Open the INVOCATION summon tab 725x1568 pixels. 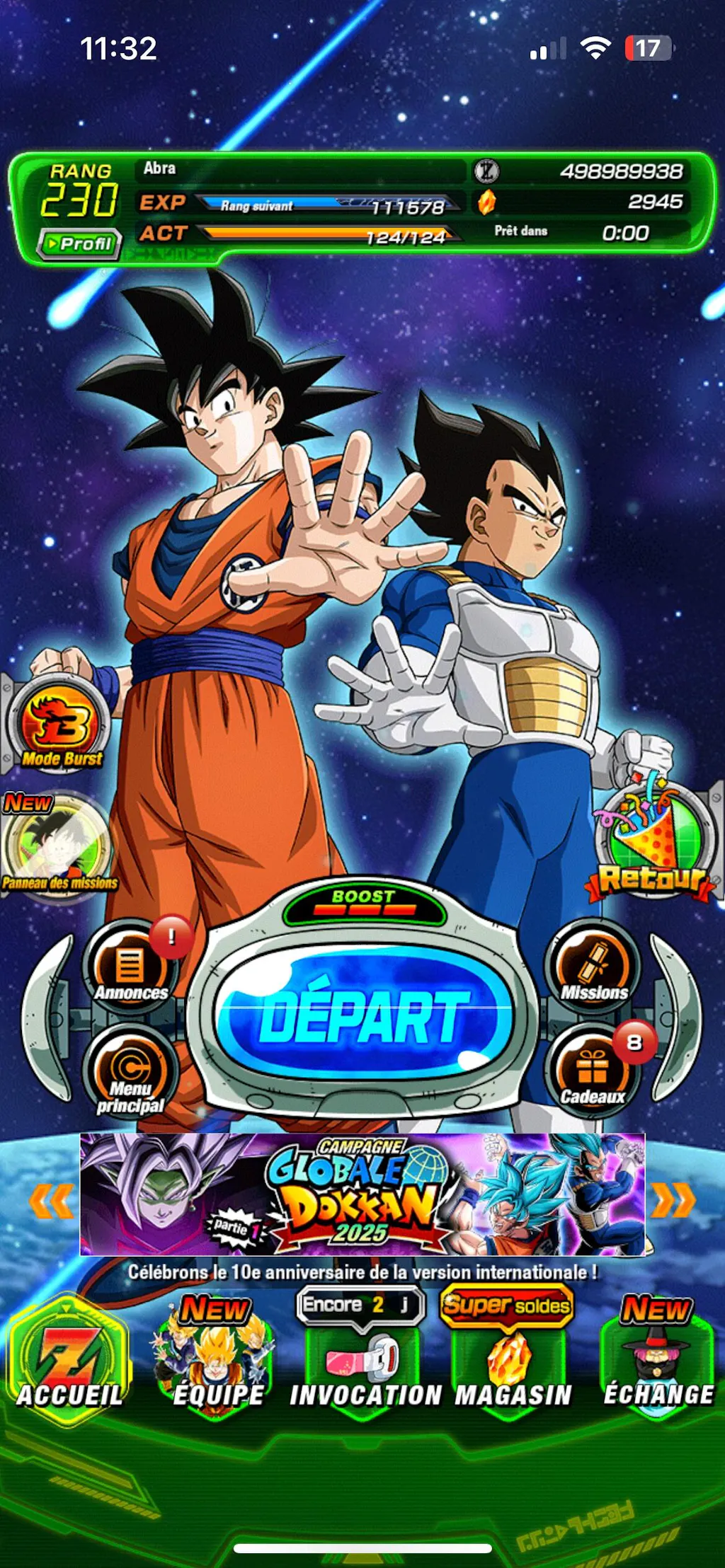pyautogui.click(x=364, y=1366)
